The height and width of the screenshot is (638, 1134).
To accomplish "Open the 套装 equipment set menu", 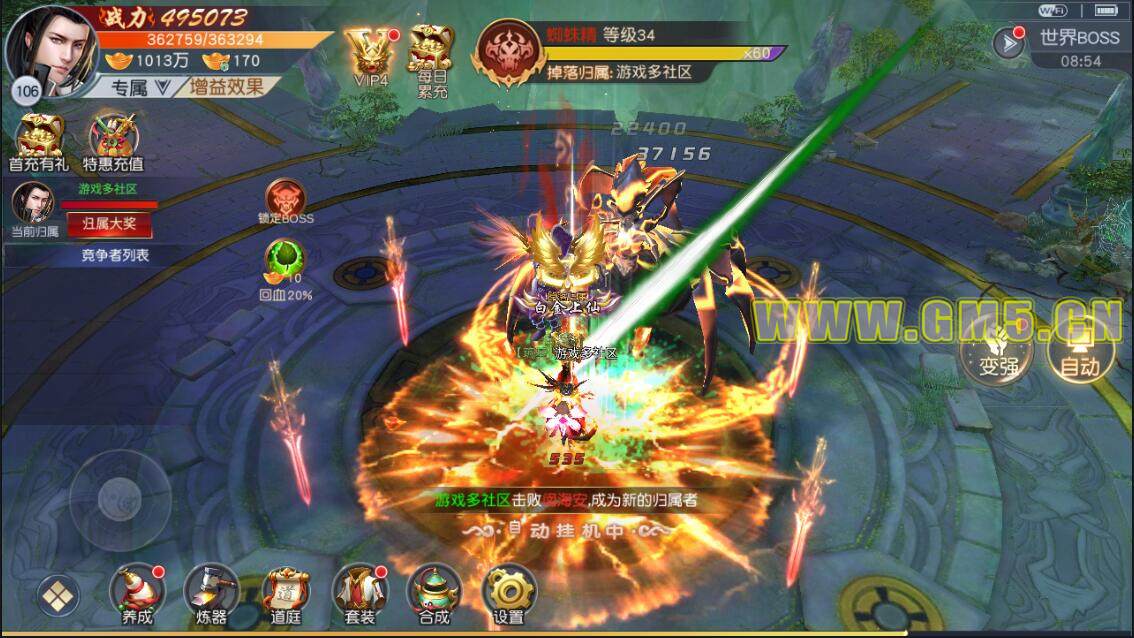I will coord(359,594).
